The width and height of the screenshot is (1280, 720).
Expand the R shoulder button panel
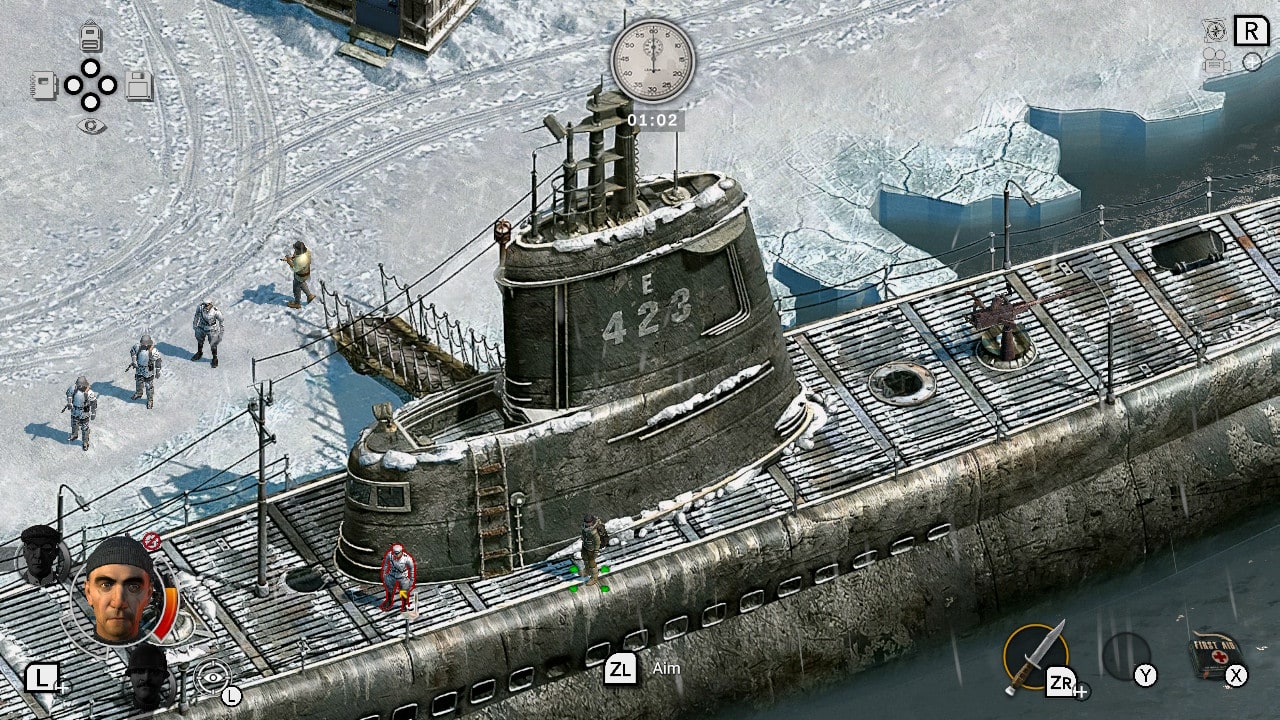1252,30
